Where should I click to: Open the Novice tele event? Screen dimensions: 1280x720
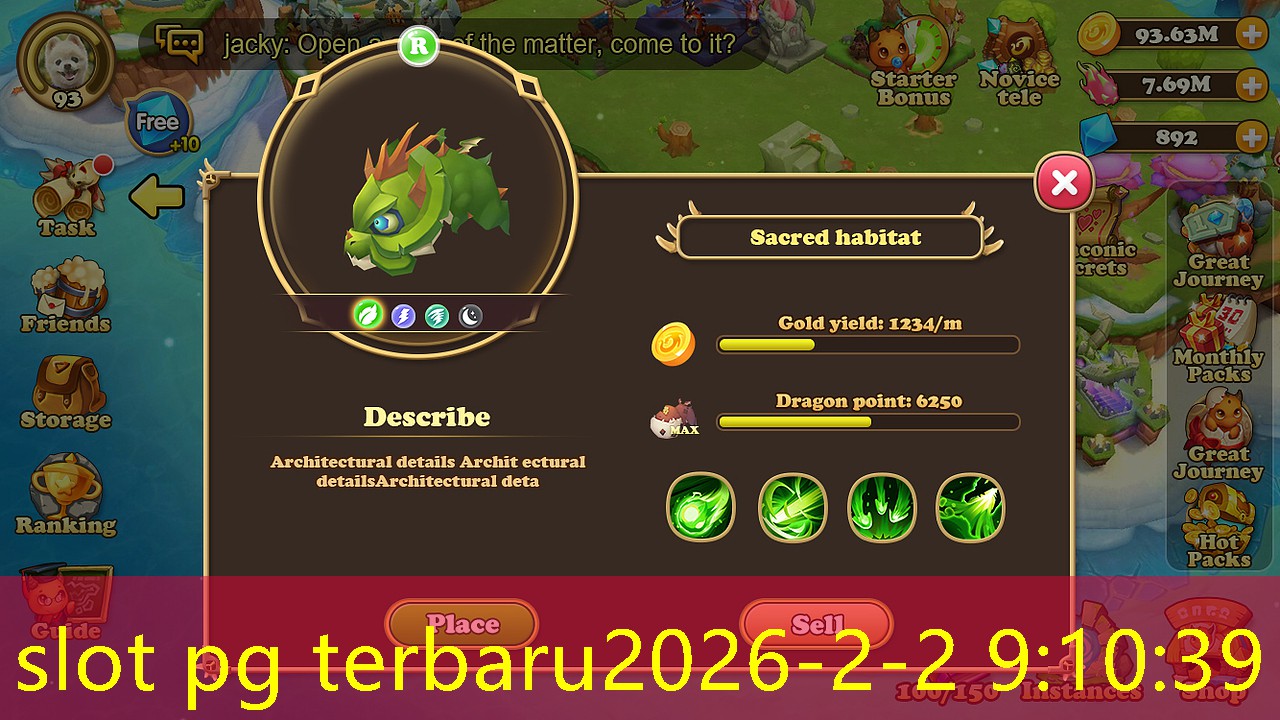pyautogui.click(x=1018, y=65)
